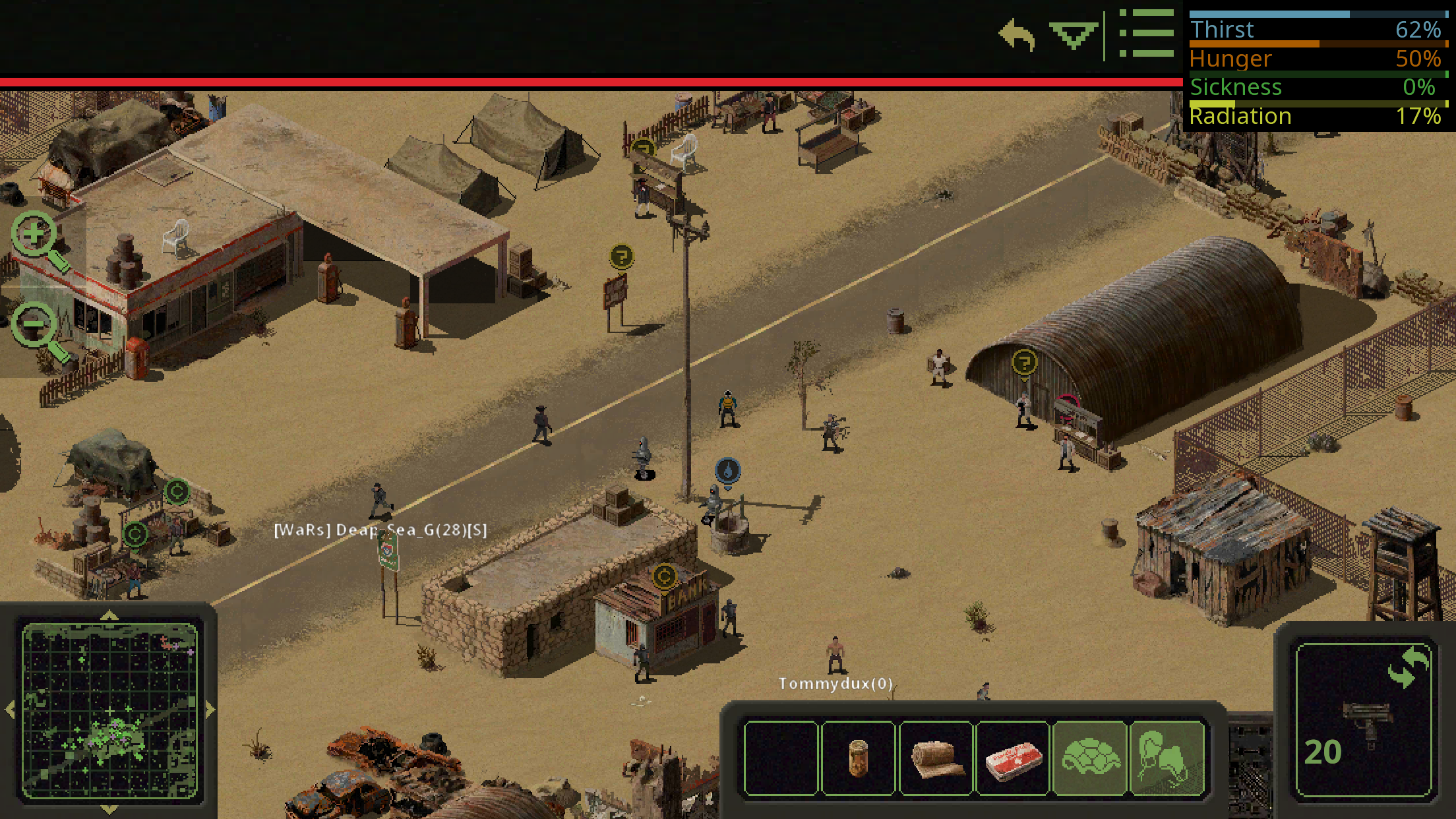Select the rolled bedroll hotbar item
Image resolution: width=1456 pixels, height=819 pixels.
935,758
